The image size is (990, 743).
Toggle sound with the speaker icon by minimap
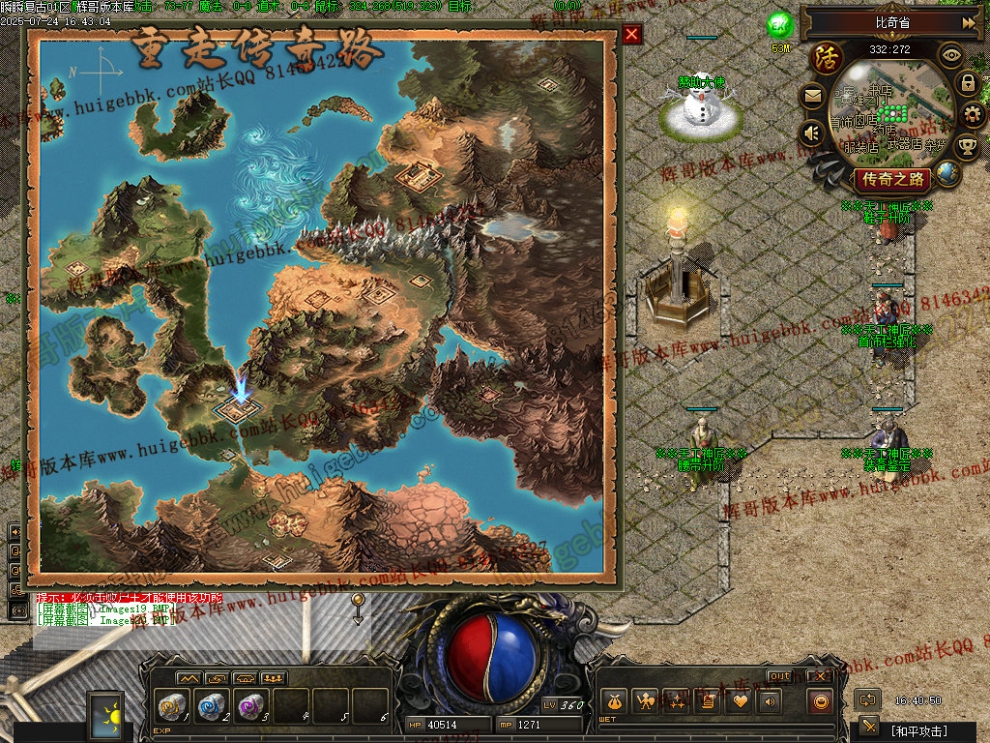coord(812,132)
